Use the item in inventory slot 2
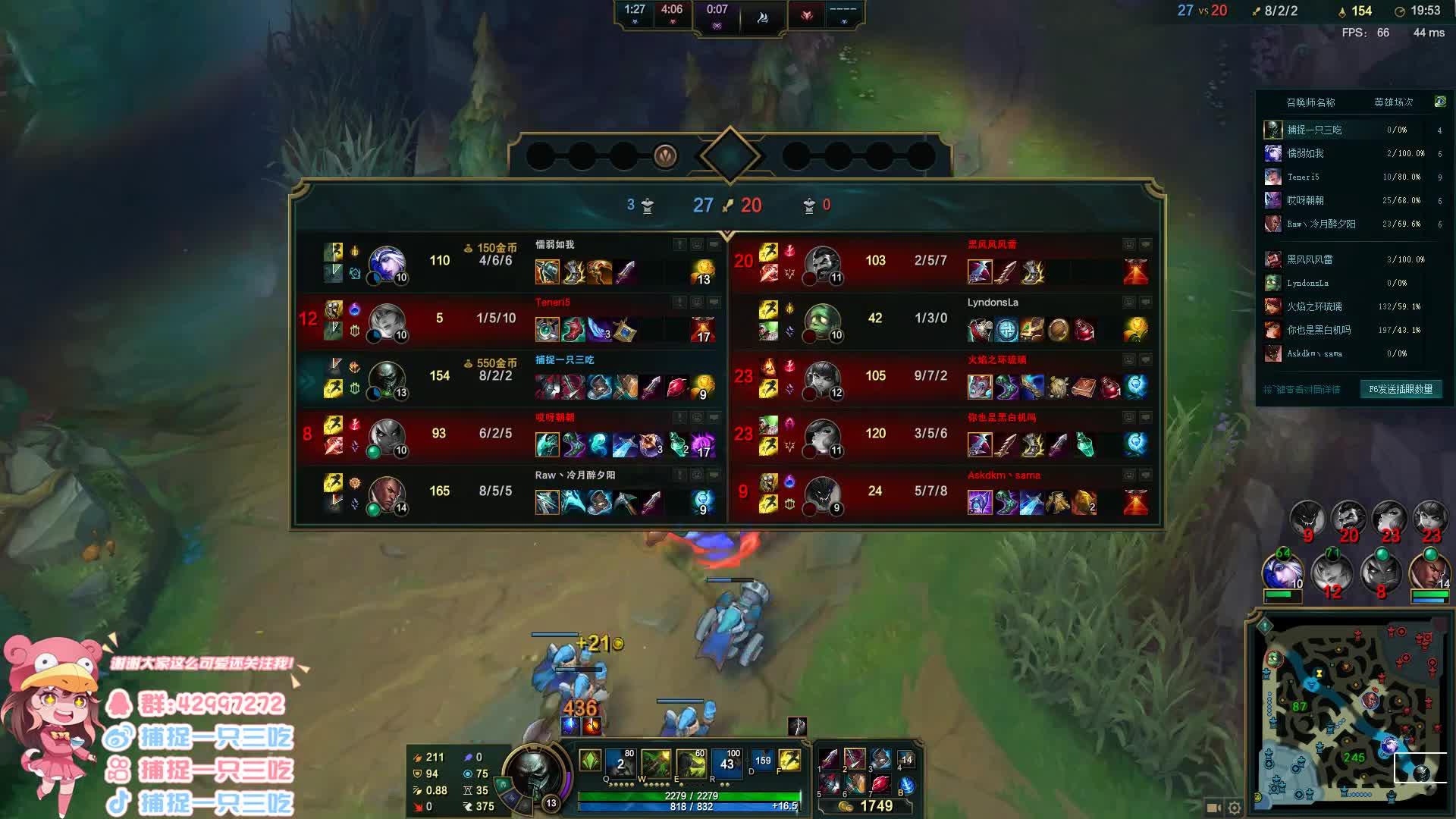Image resolution: width=1456 pixels, height=819 pixels. coord(855,760)
